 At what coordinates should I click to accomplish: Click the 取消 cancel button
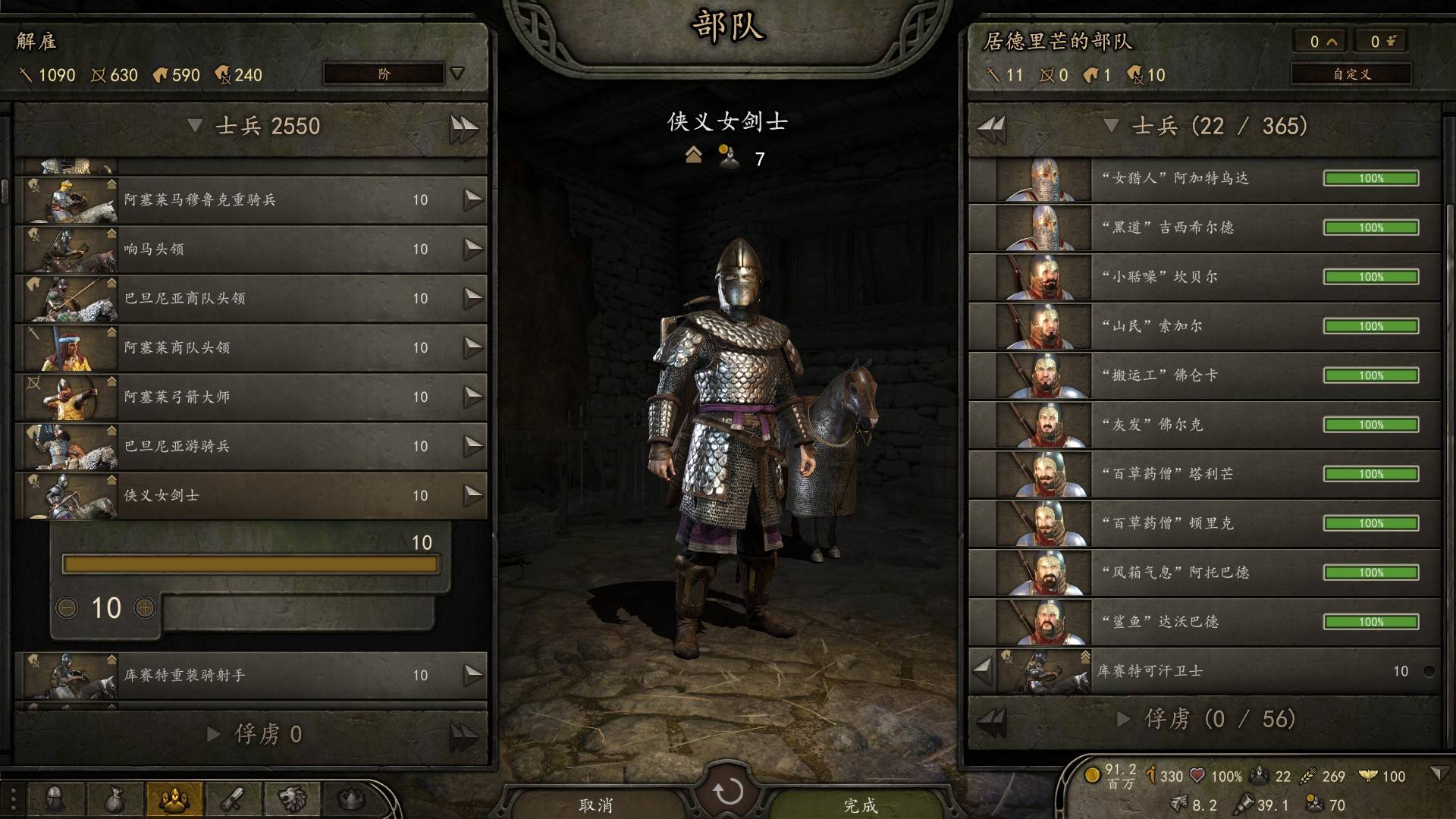(x=595, y=805)
